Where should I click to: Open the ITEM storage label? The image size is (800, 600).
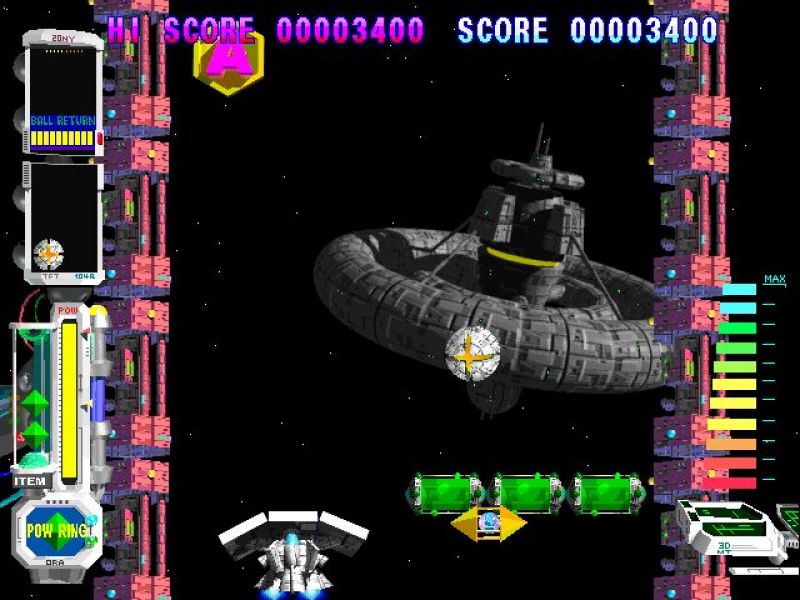[x=31, y=481]
